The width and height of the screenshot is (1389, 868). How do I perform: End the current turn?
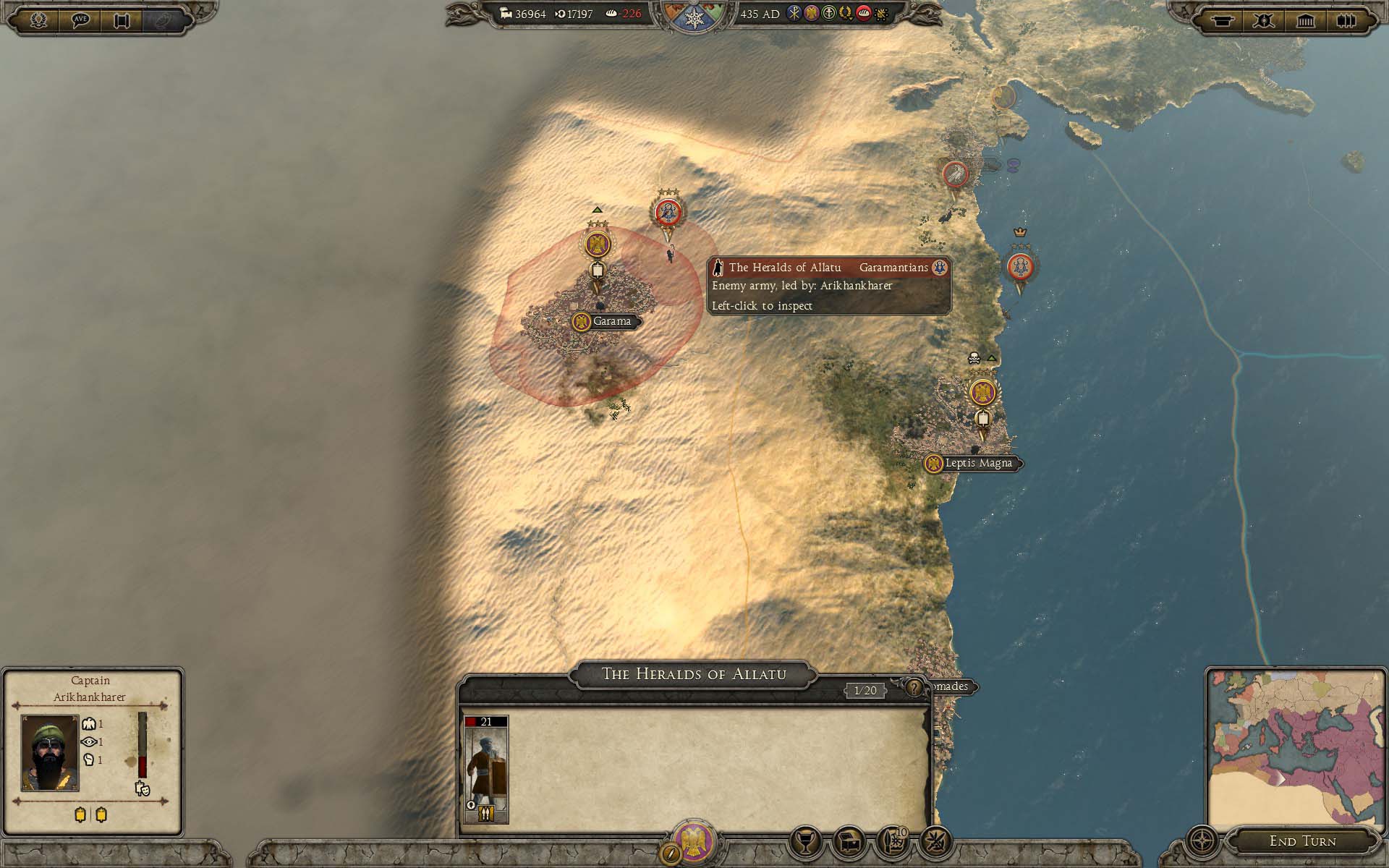(x=1302, y=841)
